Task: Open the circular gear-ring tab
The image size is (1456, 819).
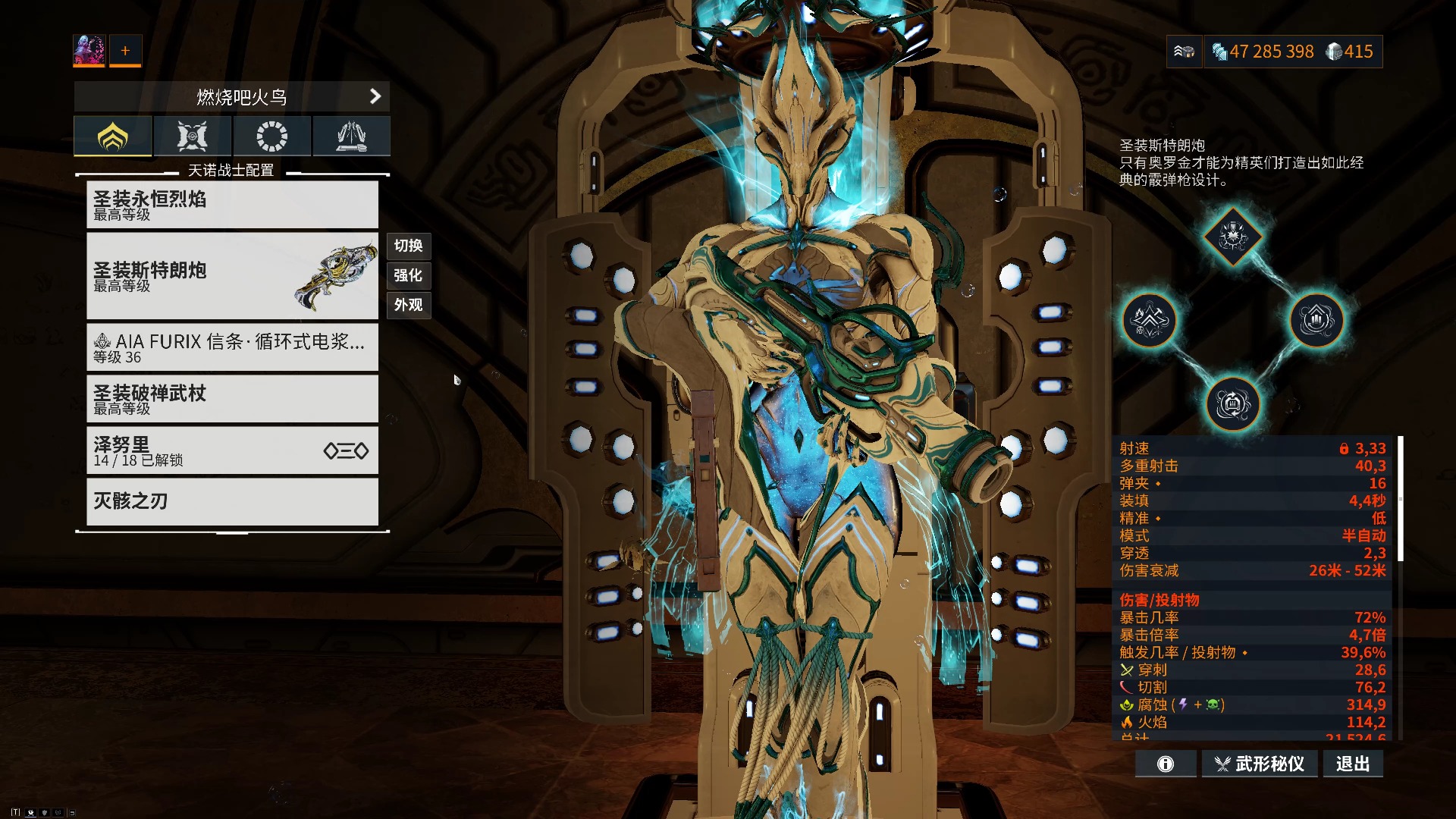Action: 271,136
